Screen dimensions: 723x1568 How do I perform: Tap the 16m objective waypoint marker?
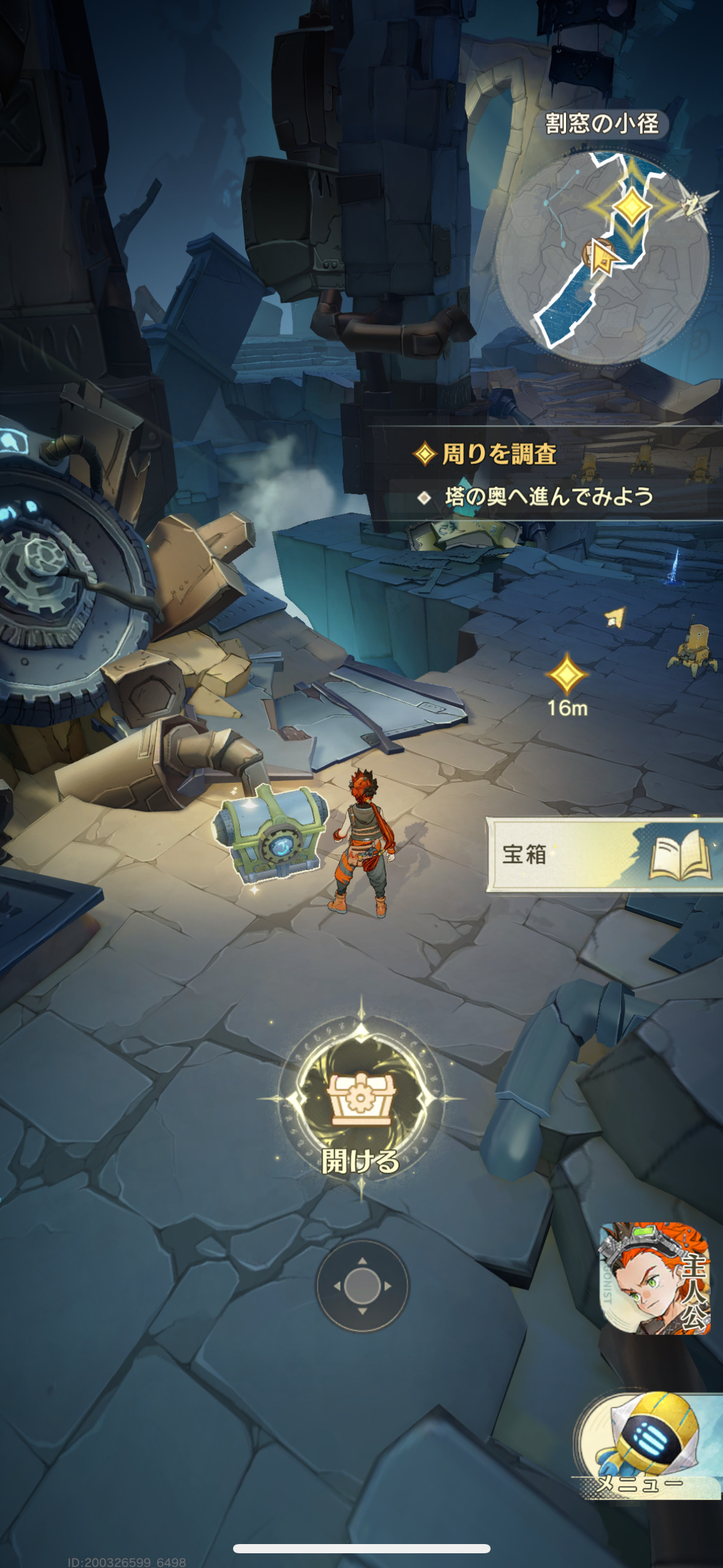pyautogui.click(x=567, y=675)
